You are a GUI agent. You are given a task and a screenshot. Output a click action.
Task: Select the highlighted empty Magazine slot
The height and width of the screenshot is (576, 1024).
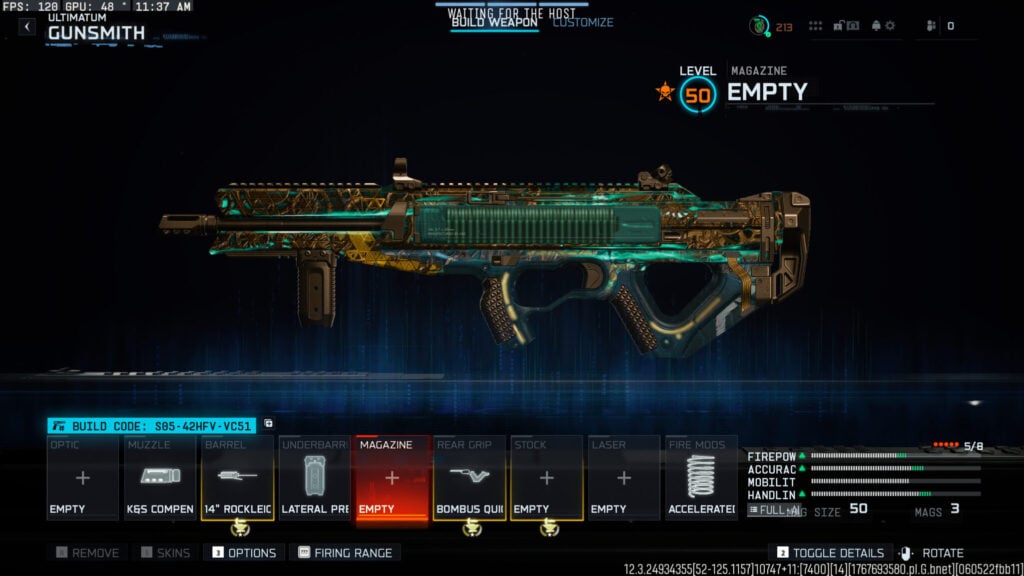click(391, 478)
